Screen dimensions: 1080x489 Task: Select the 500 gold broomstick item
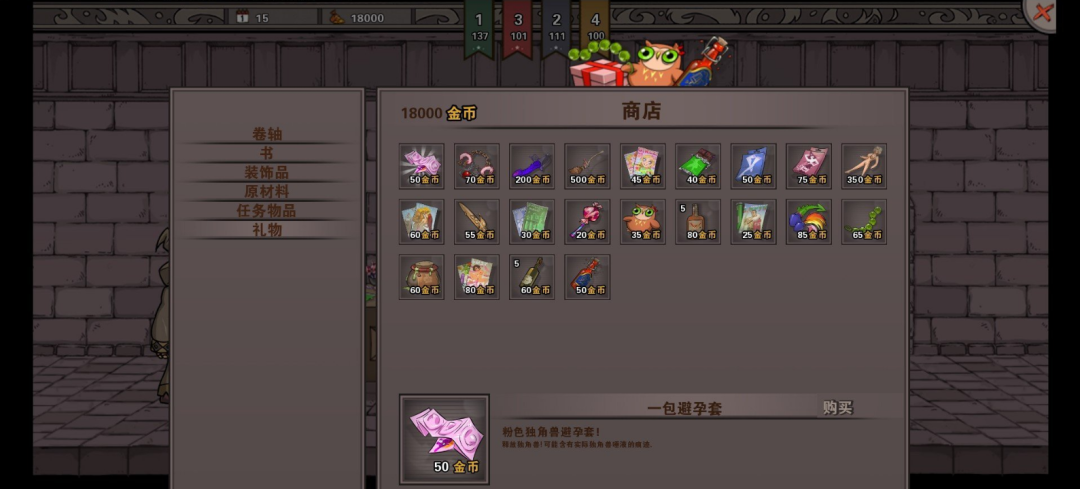click(x=587, y=166)
